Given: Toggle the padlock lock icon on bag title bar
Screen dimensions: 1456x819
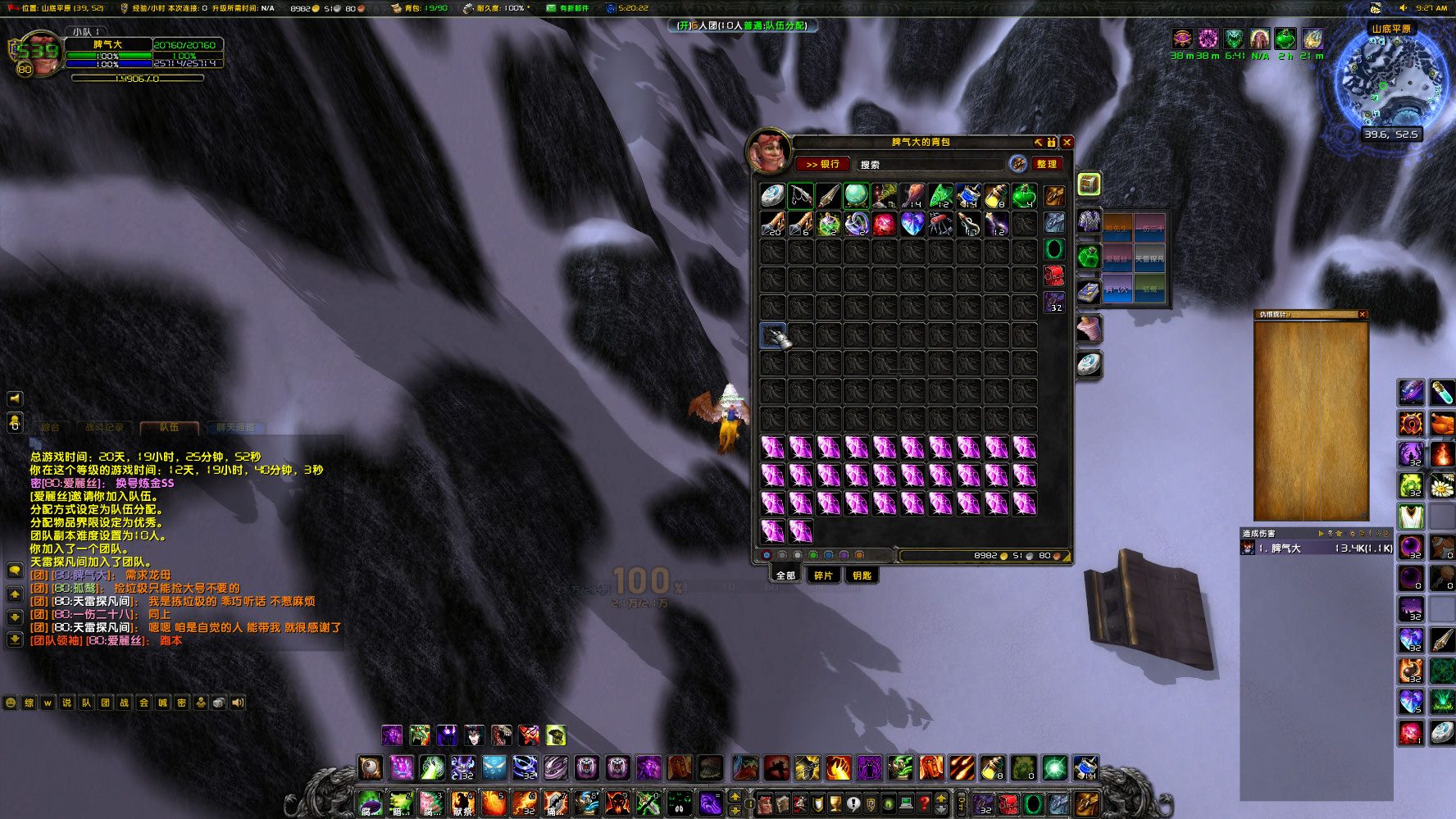Looking at the screenshot, I should 1050,142.
